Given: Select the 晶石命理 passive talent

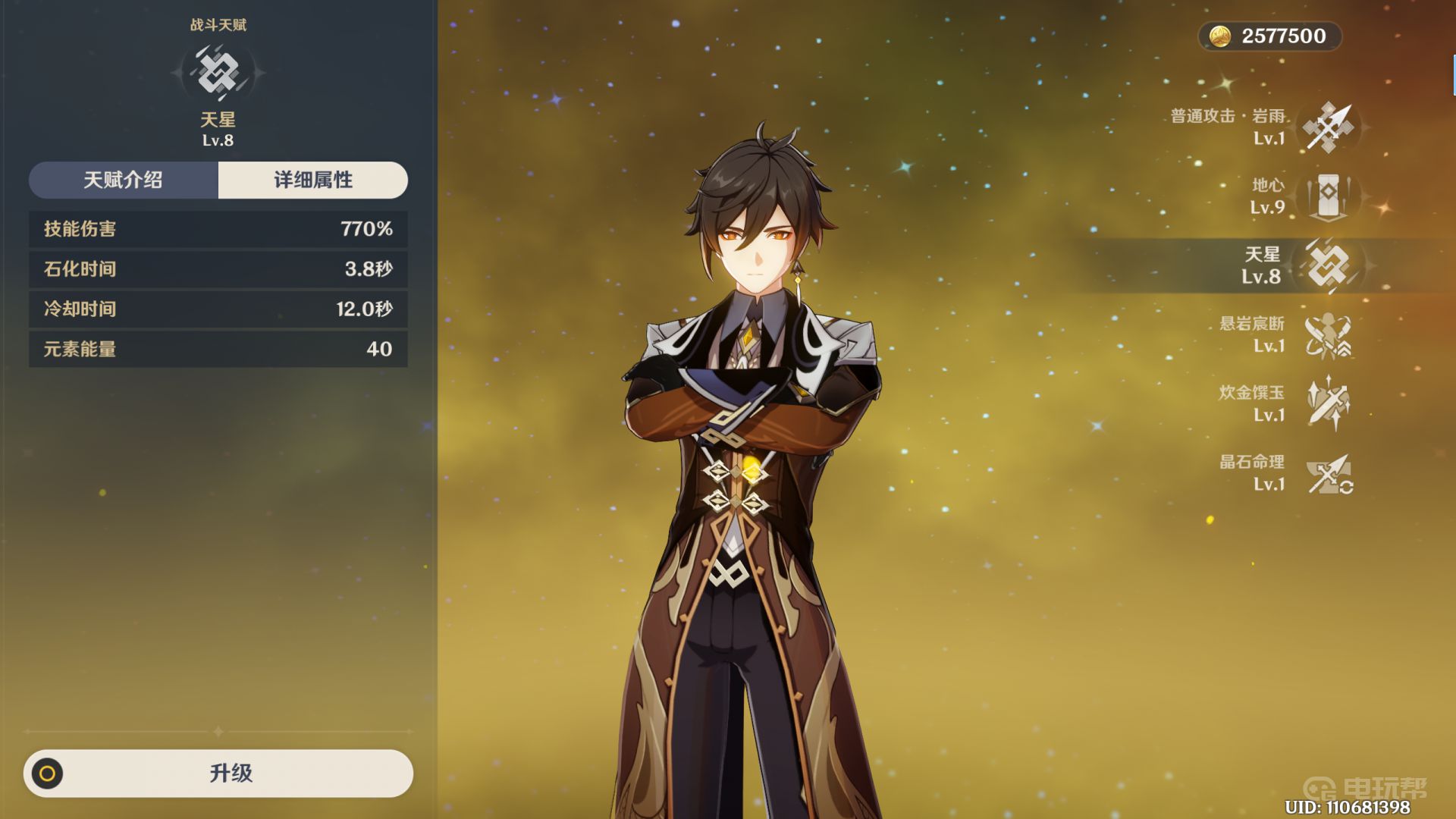Looking at the screenshot, I should pyautogui.click(x=1328, y=473).
